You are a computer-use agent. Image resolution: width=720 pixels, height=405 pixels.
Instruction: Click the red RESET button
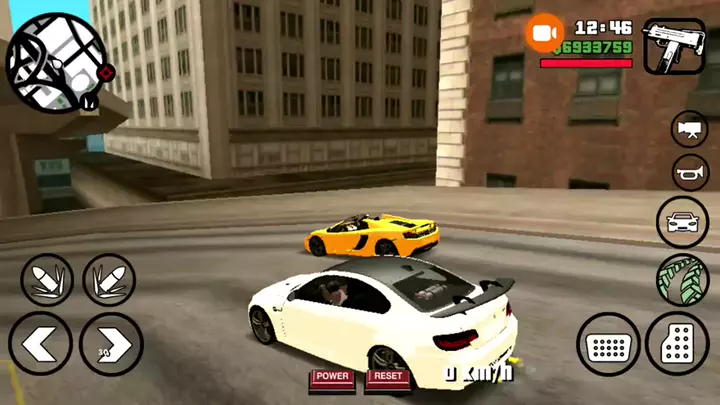(x=387, y=377)
